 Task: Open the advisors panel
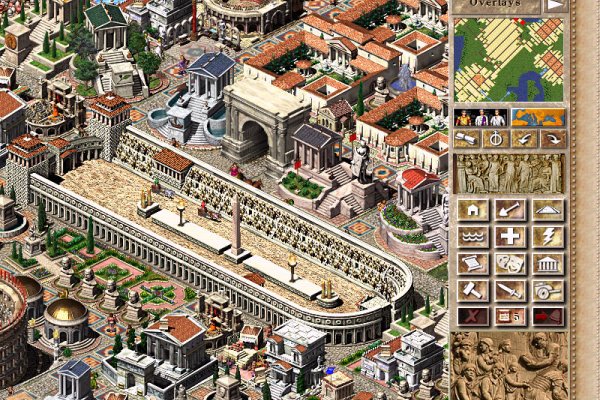(x=480, y=118)
